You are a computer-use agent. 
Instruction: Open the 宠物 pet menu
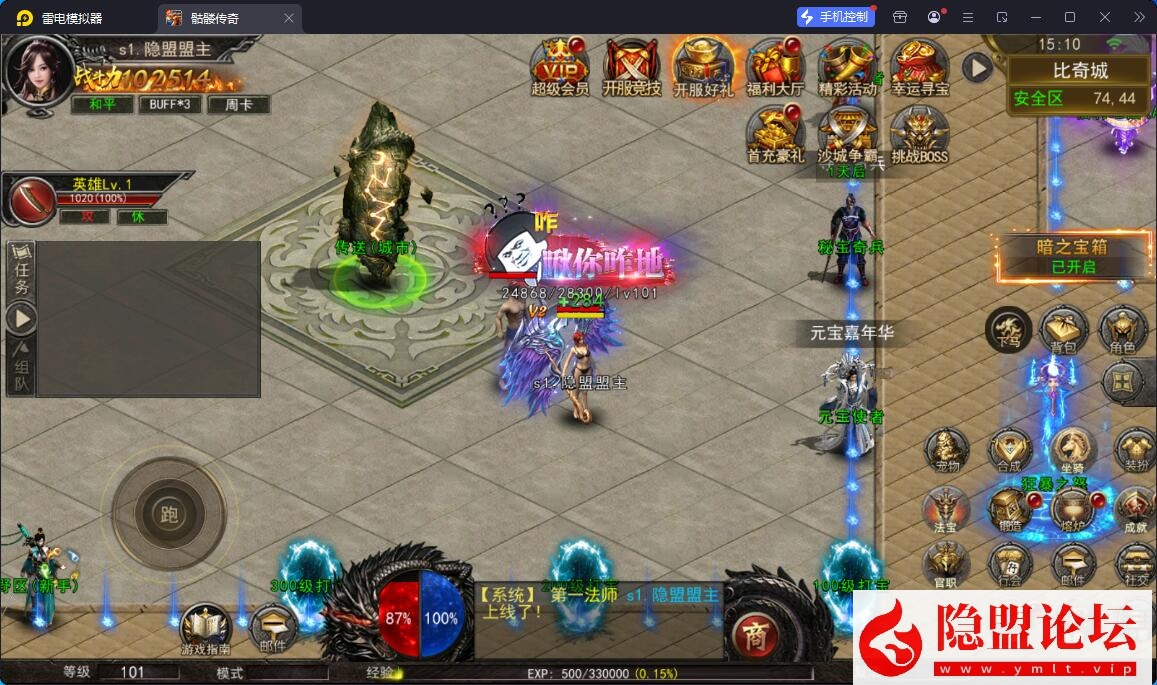click(946, 450)
